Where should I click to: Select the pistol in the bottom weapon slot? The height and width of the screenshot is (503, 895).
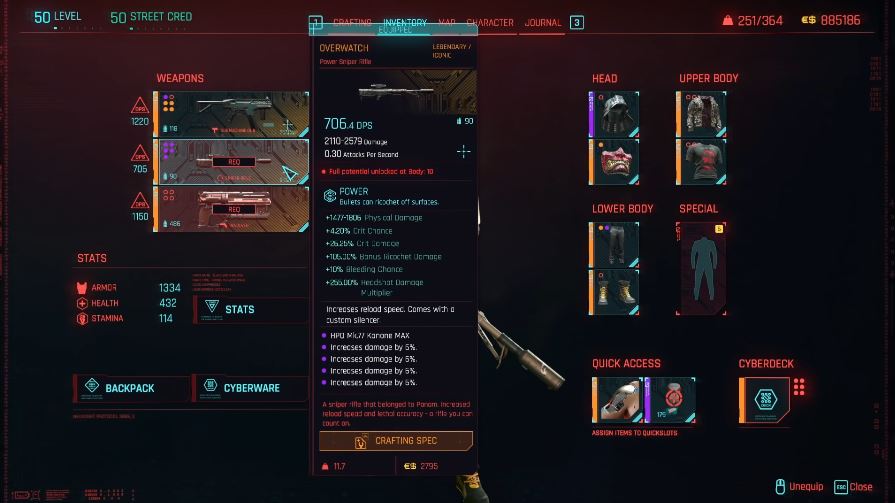231,209
